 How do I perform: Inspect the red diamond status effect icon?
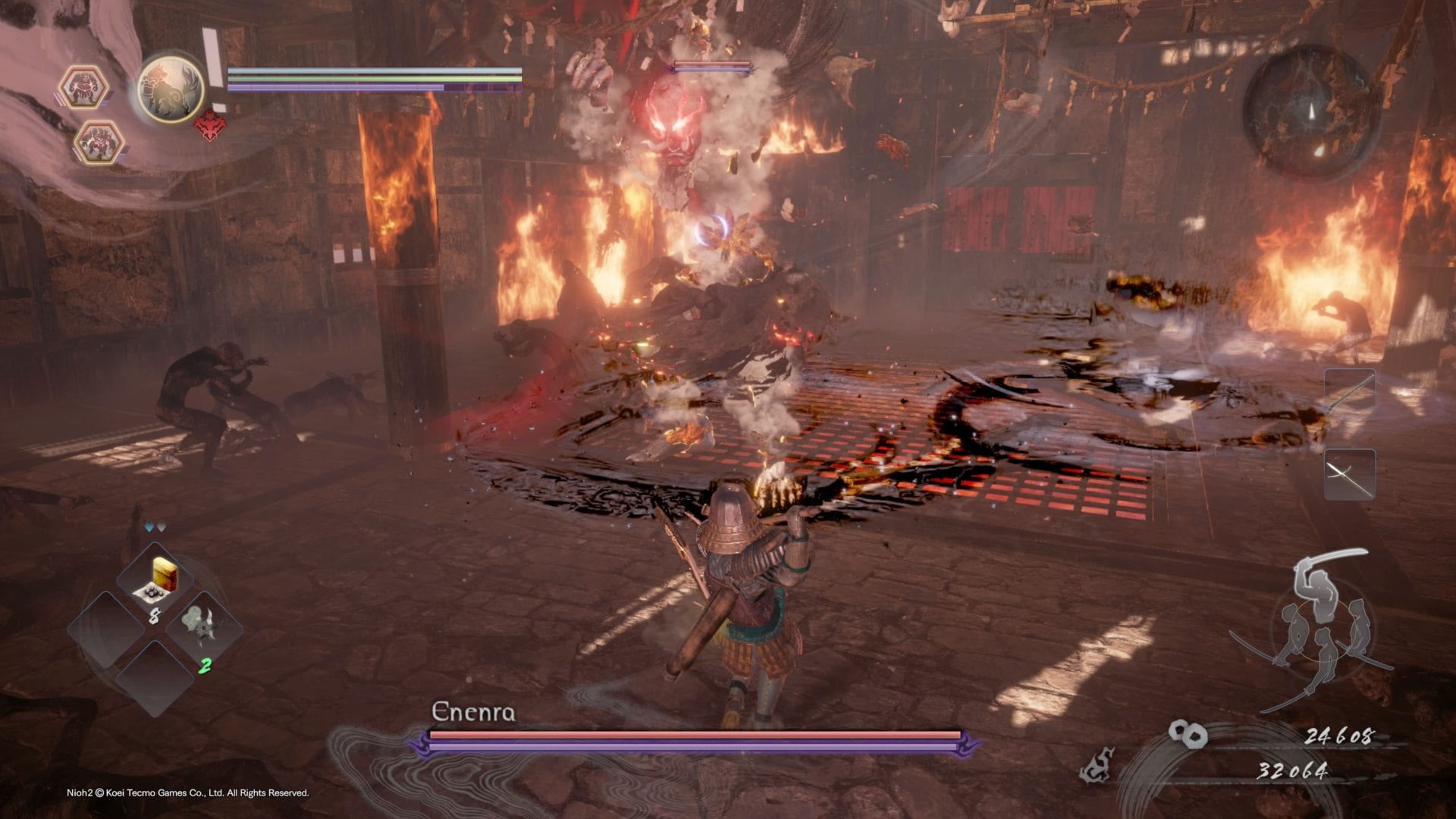coord(210,126)
